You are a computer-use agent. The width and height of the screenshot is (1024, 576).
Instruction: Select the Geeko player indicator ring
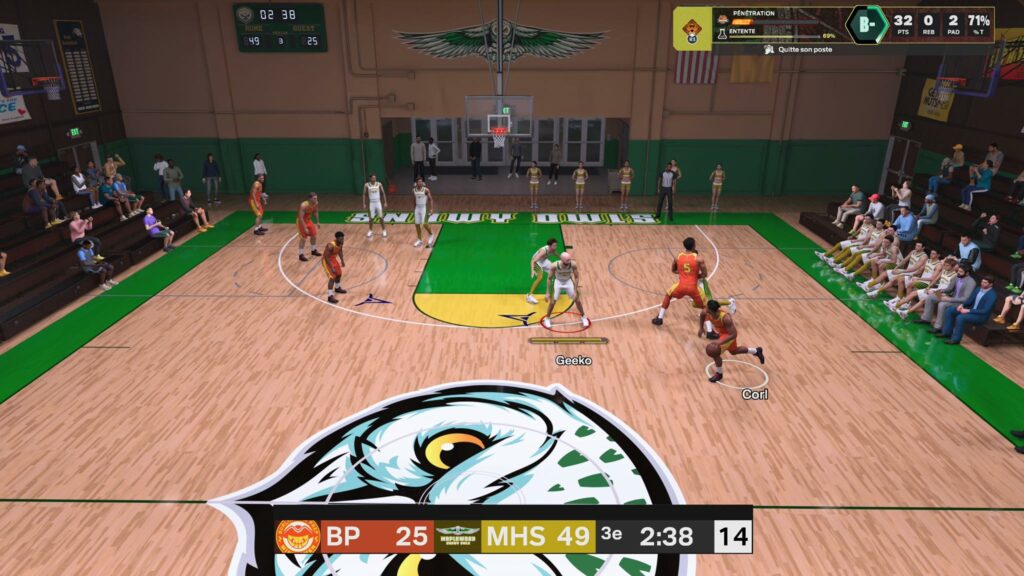pyautogui.click(x=566, y=321)
